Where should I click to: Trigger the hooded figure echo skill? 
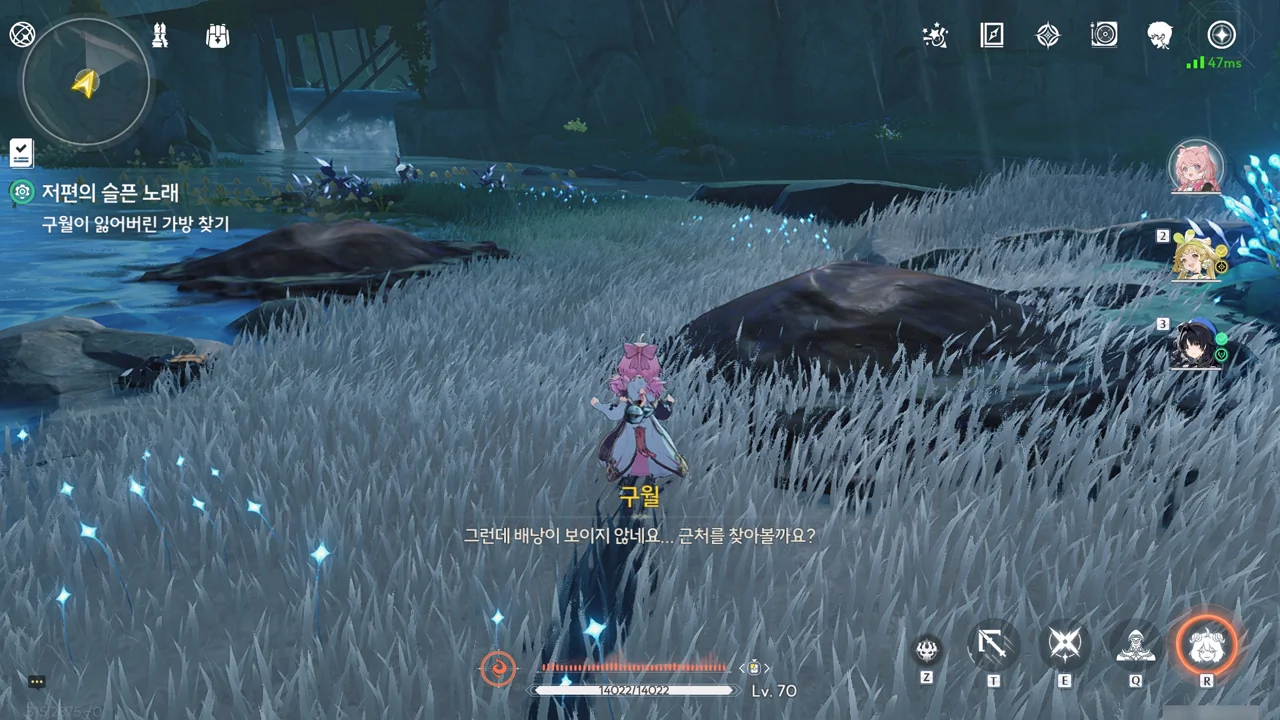coord(1136,646)
